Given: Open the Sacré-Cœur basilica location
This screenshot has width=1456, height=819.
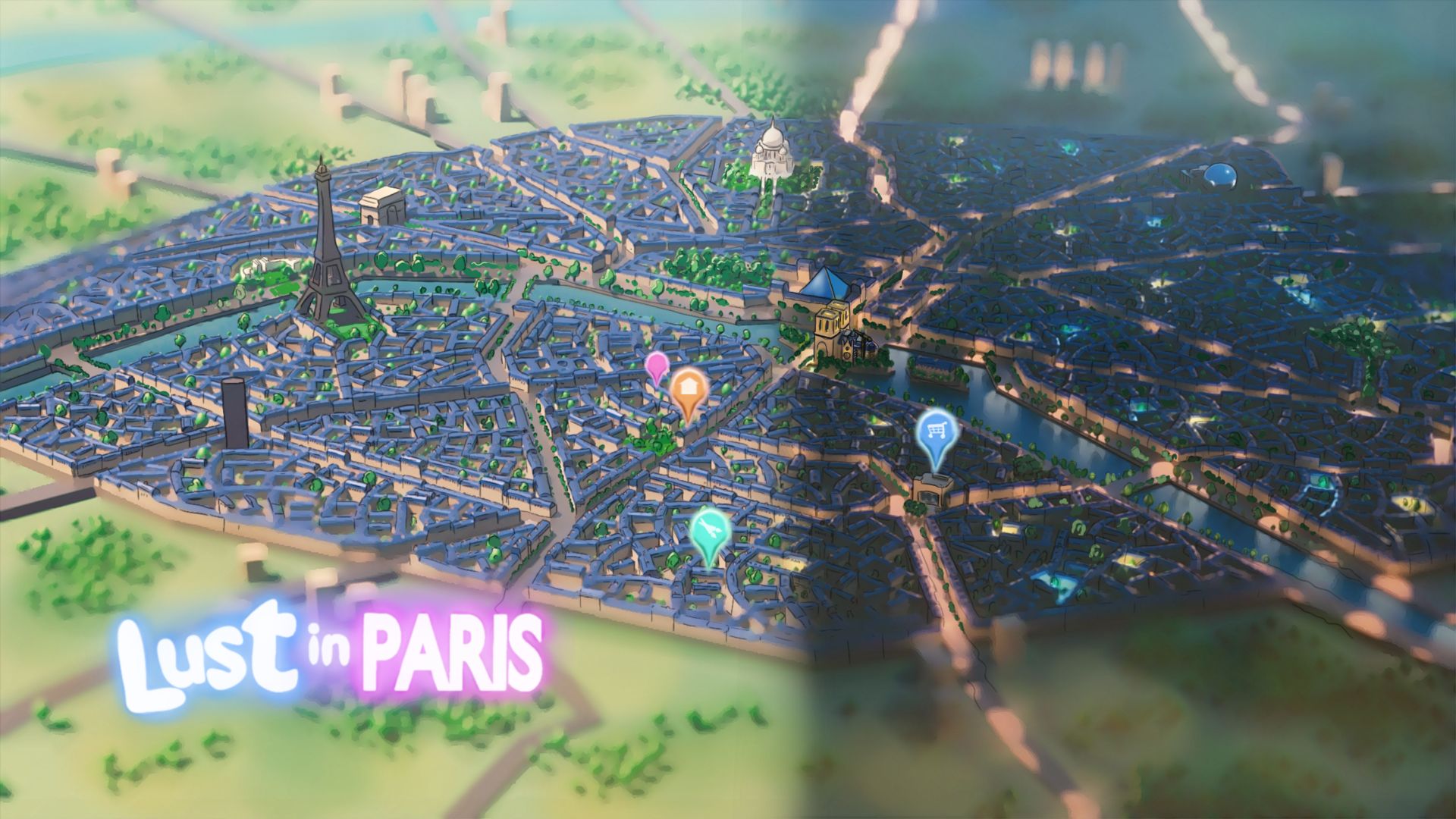Looking at the screenshot, I should [771, 152].
